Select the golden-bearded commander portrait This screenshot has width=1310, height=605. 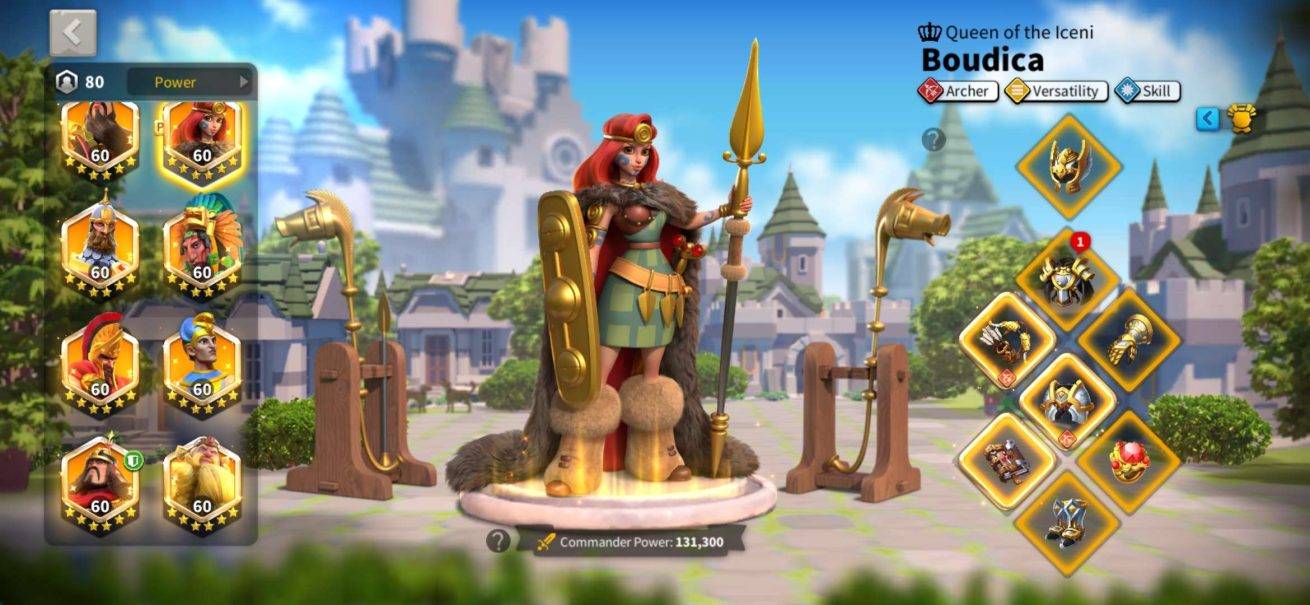point(201,485)
